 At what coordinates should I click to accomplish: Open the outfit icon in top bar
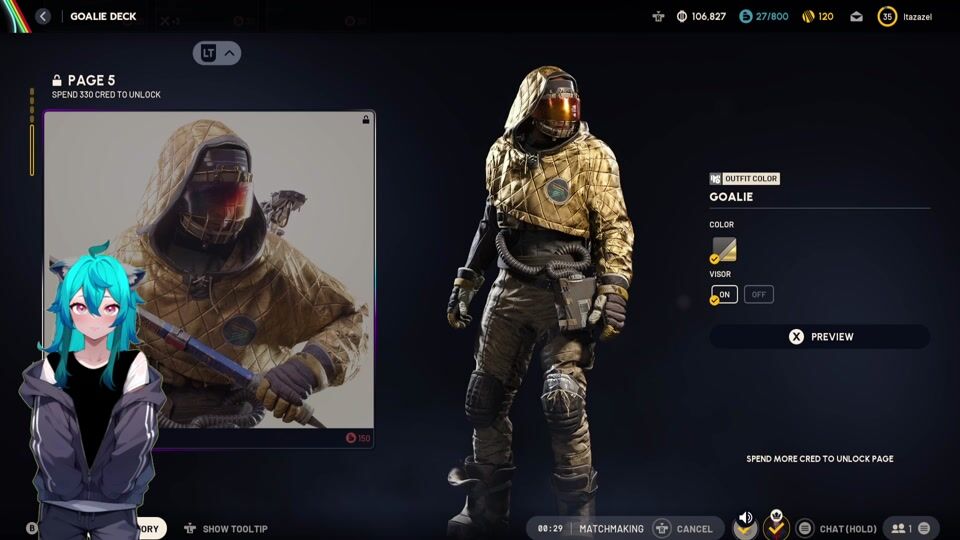tap(657, 16)
